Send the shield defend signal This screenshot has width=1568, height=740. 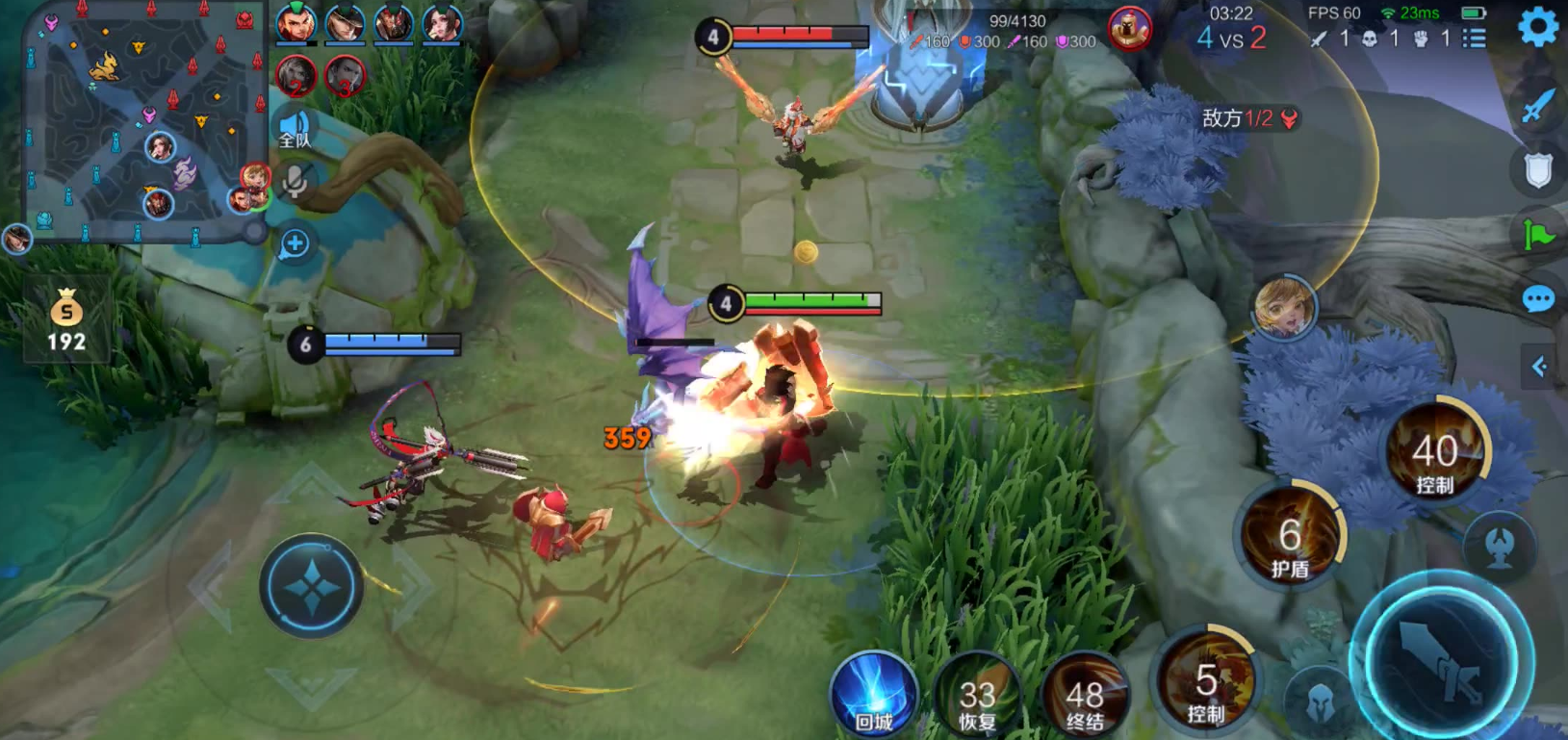(1538, 170)
